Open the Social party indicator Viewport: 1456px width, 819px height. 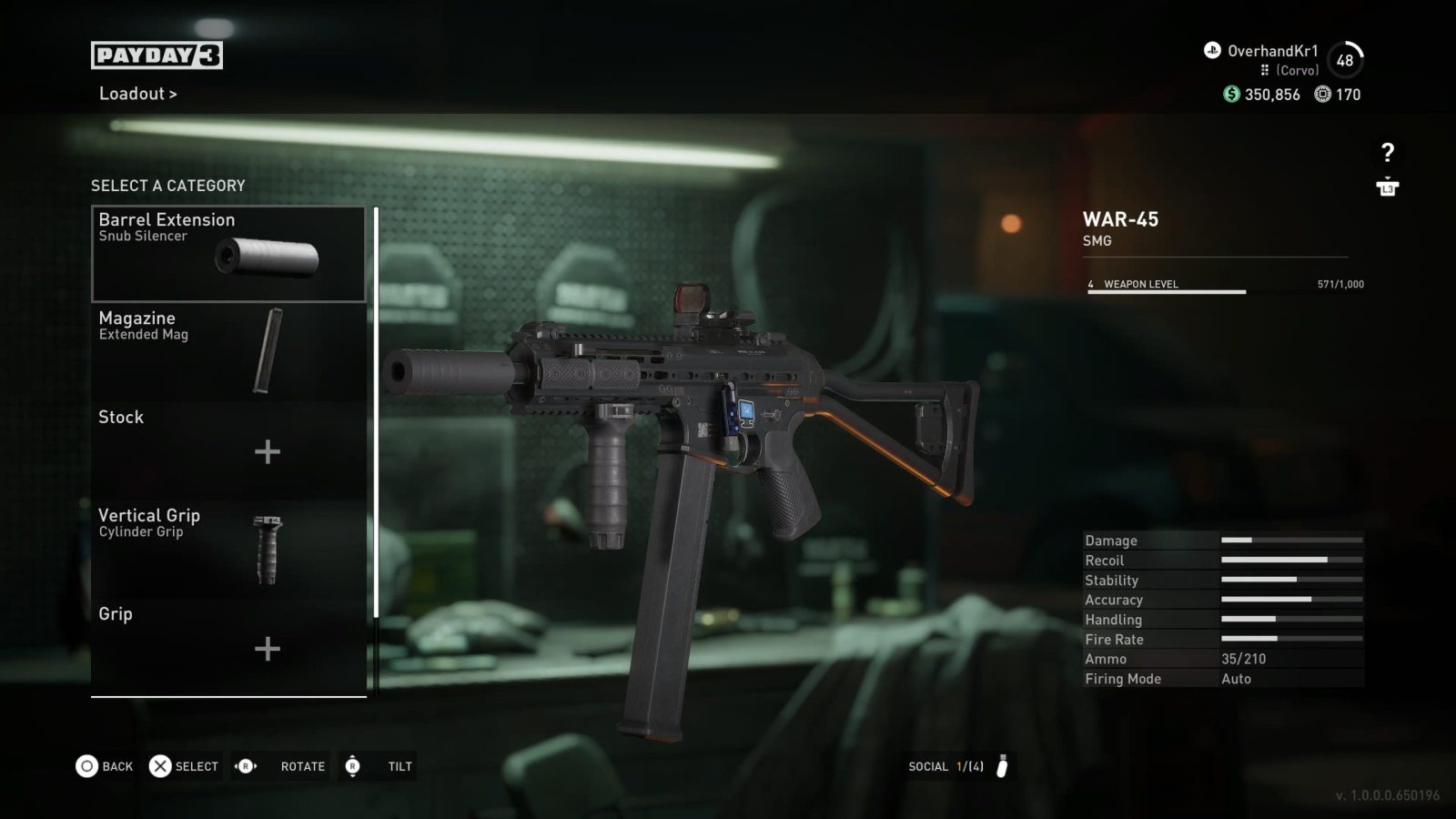point(958,766)
